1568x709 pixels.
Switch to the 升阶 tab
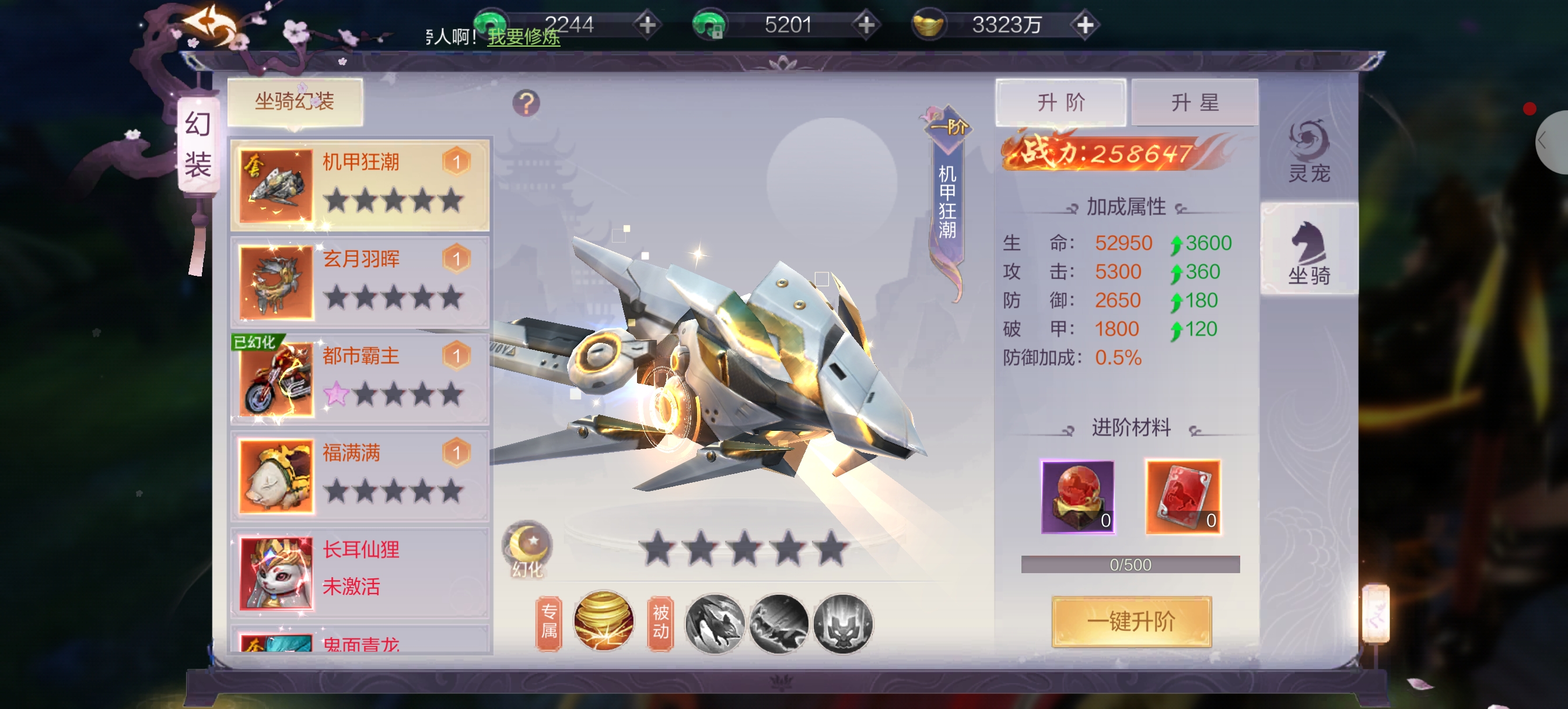pyautogui.click(x=1060, y=102)
